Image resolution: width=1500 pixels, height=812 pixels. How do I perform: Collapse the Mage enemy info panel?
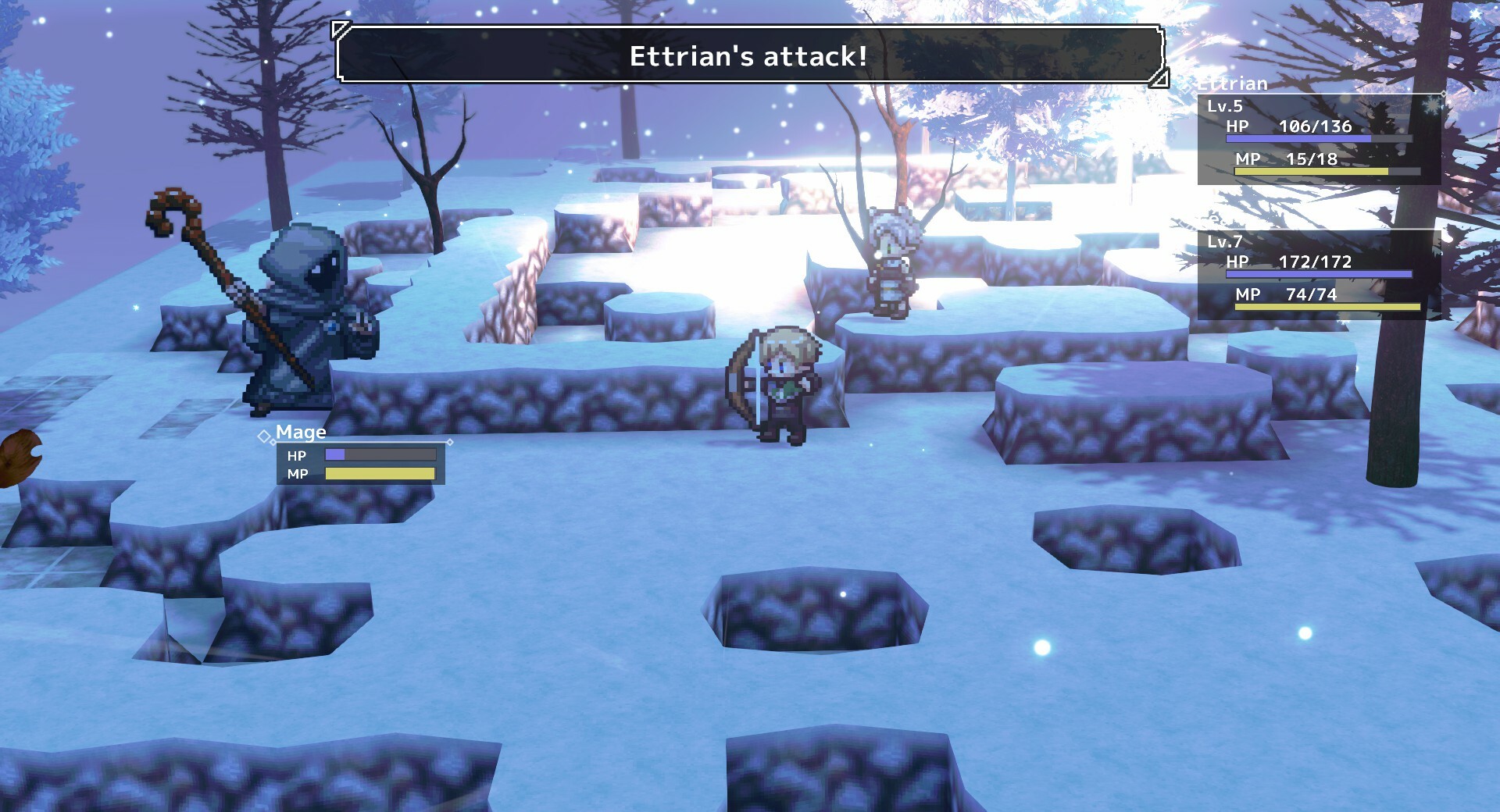coord(361,465)
